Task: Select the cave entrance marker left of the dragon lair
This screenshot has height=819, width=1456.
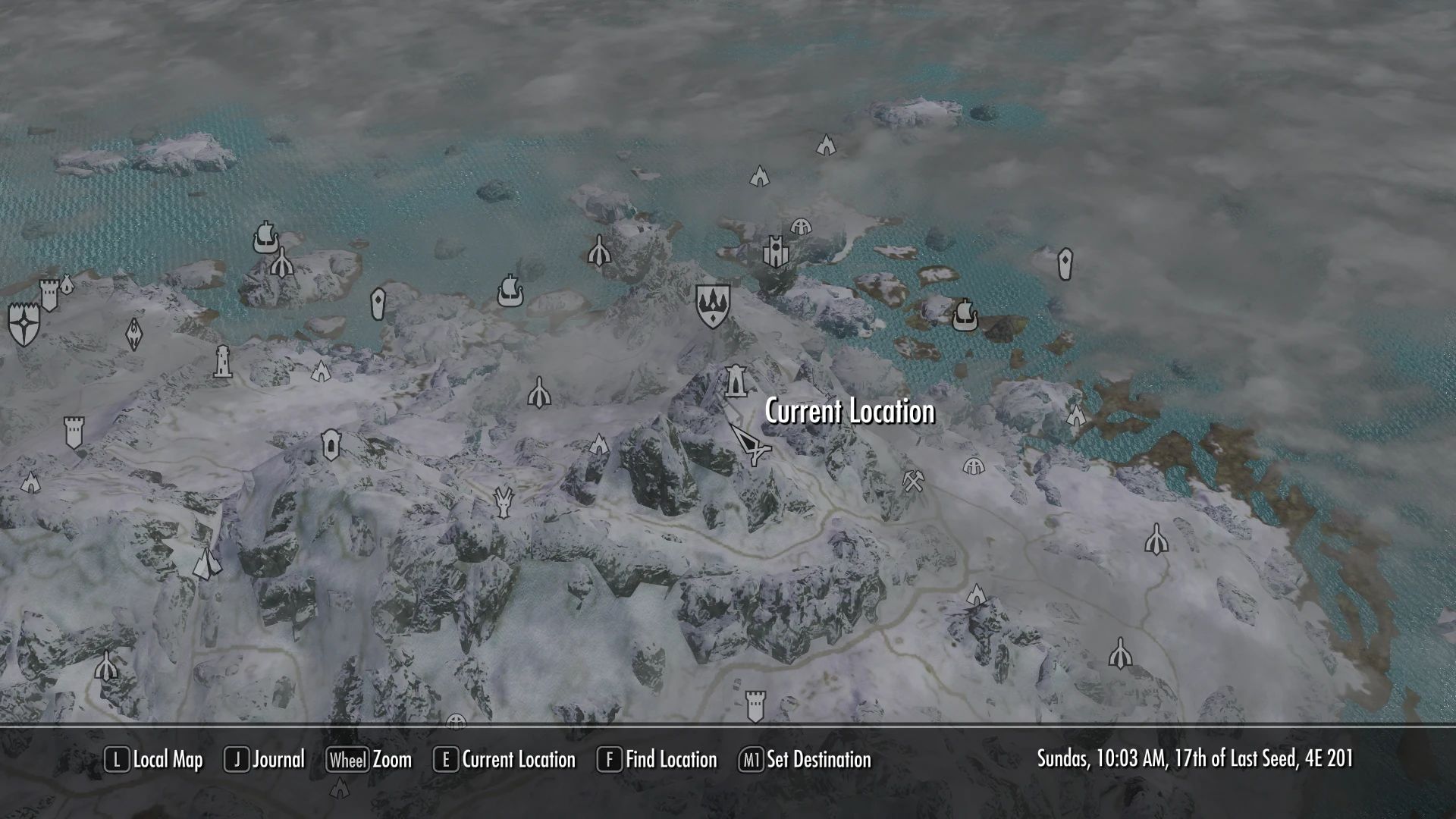Action: [331, 444]
